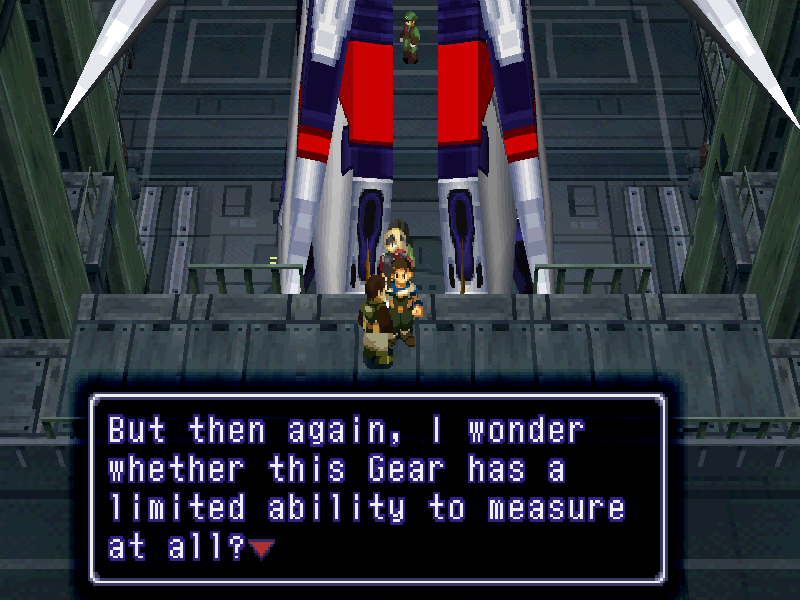Advance dialogue with the red arrow indicator
Screen dimensions: 800x600
coord(262,548)
